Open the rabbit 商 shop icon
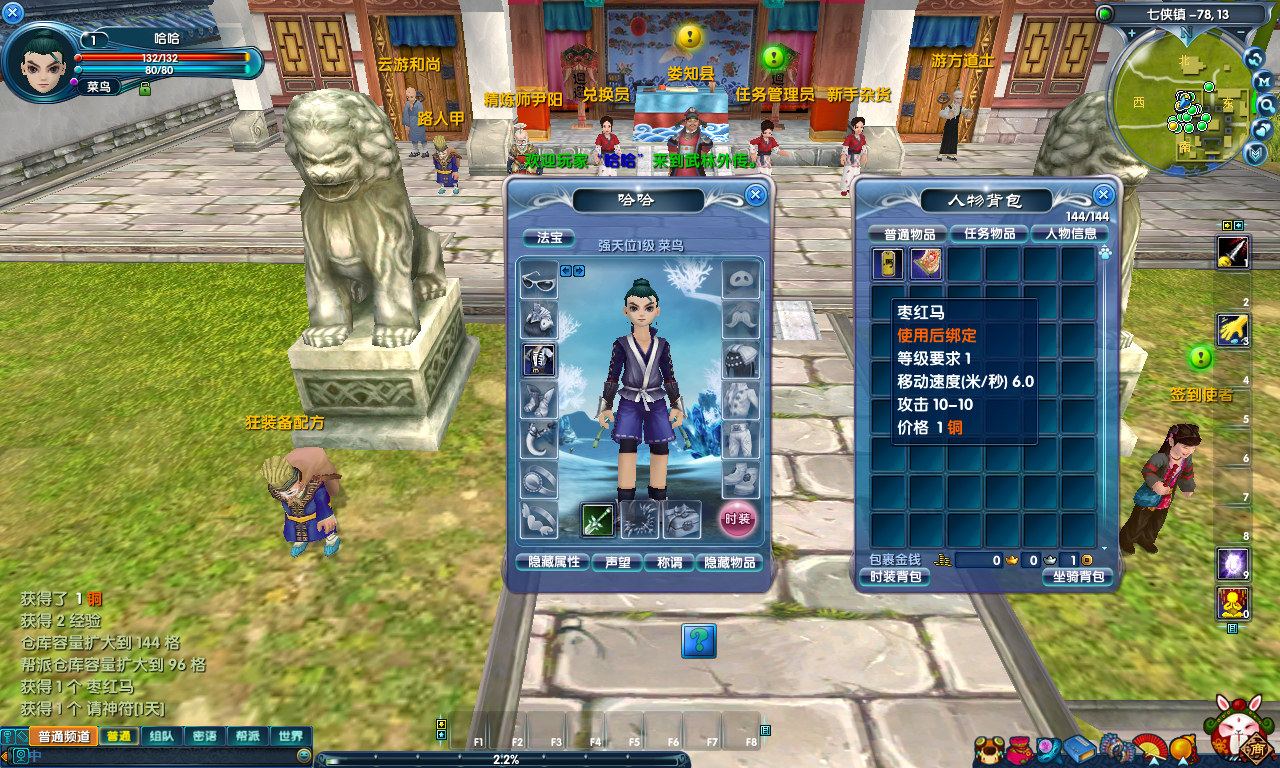This screenshot has width=1280, height=768. [x=1243, y=730]
